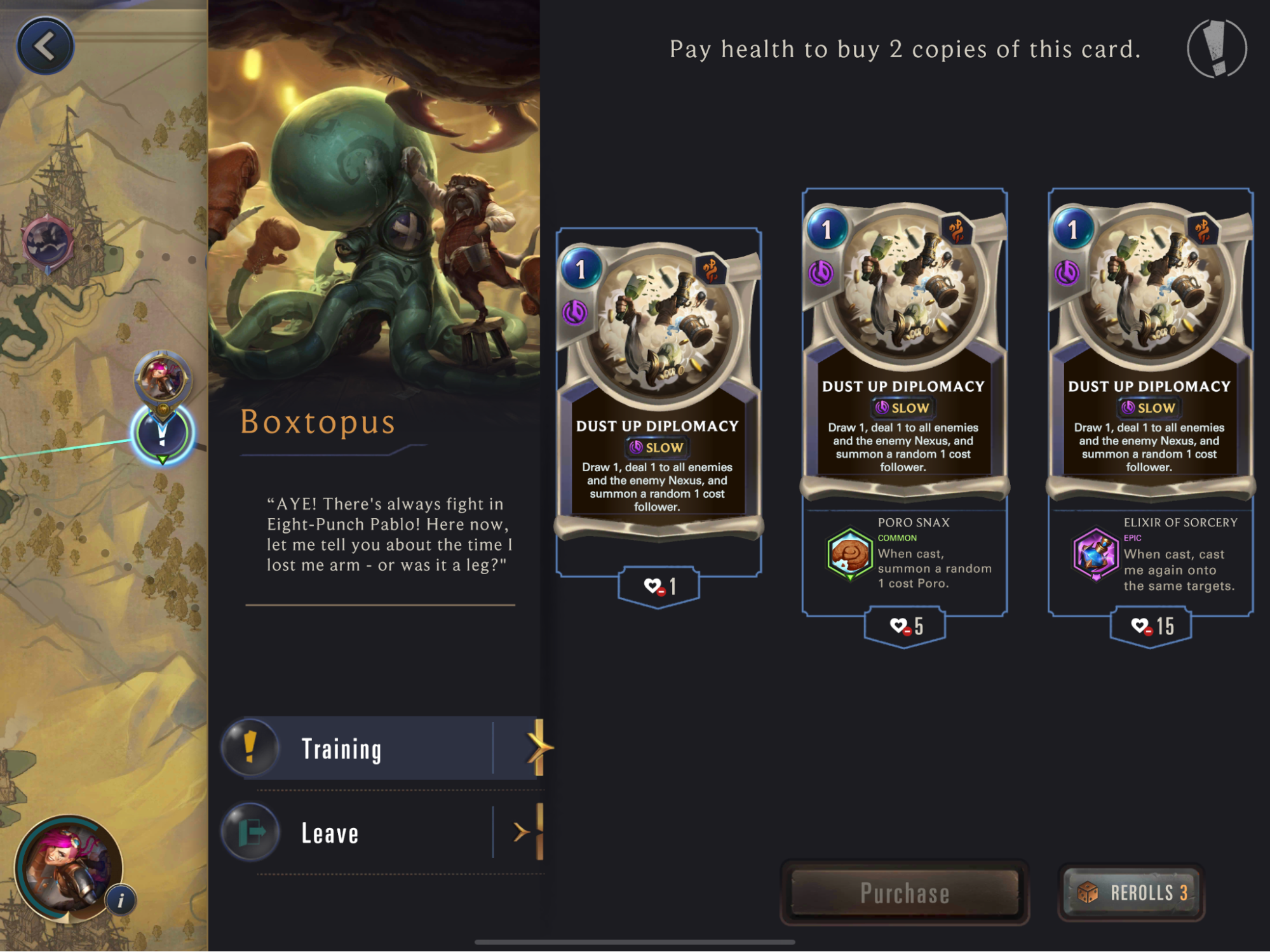Screen dimensions: 1270x952
Task: Click the Purchase button
Action: point(904,892)
